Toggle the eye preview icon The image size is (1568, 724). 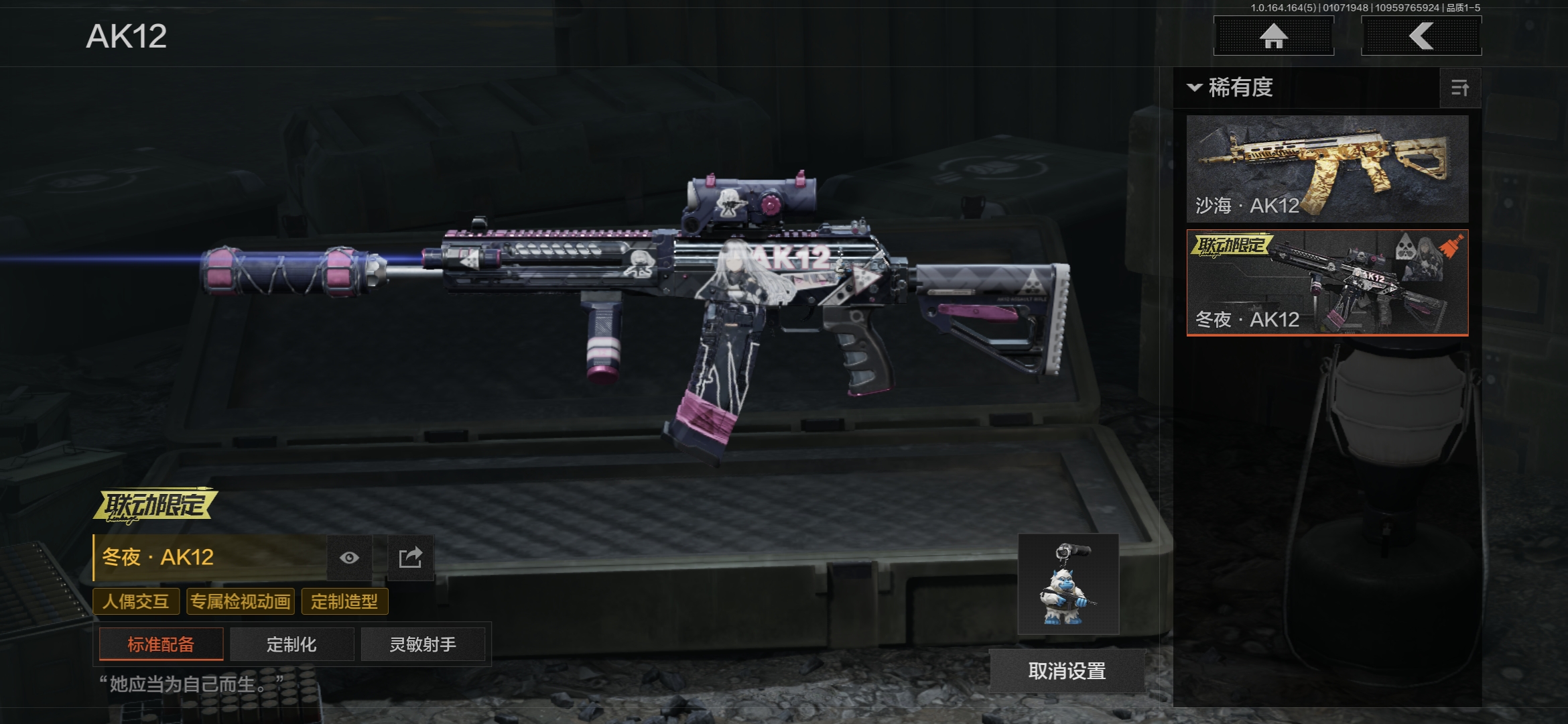tap(349, 558)
